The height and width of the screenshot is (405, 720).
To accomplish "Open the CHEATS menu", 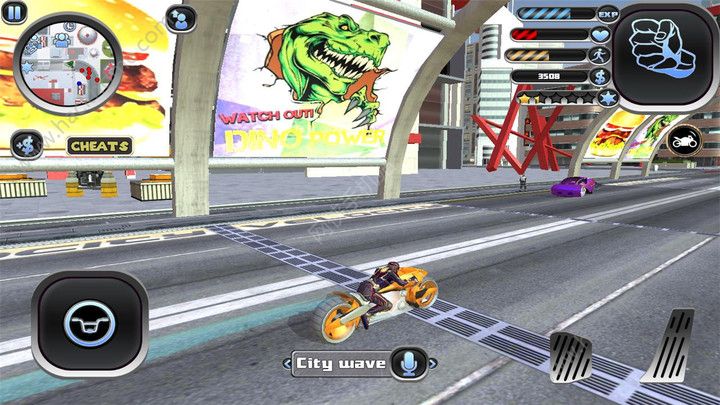I will [100, 146].
